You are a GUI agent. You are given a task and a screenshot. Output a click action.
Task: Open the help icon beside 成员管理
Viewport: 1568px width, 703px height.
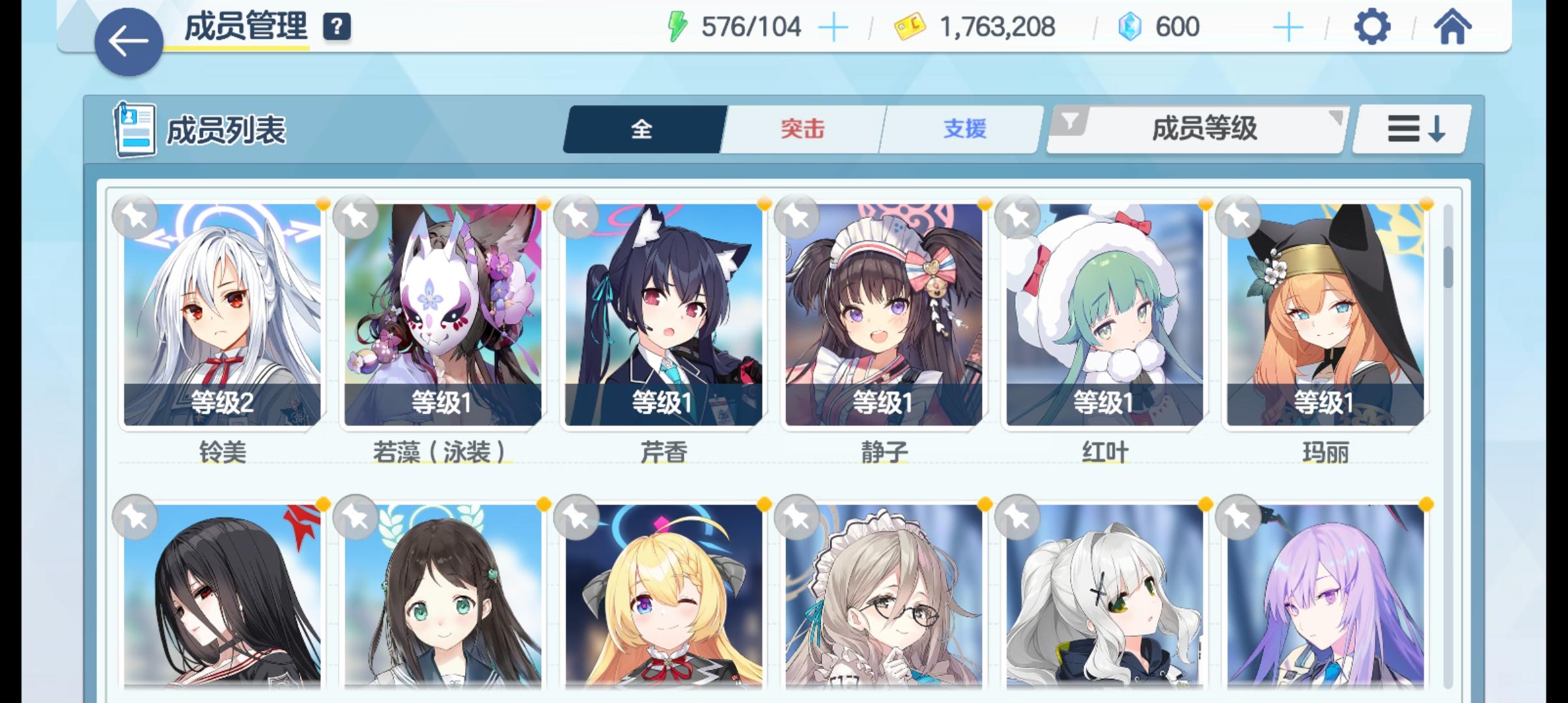coord(335,27)
